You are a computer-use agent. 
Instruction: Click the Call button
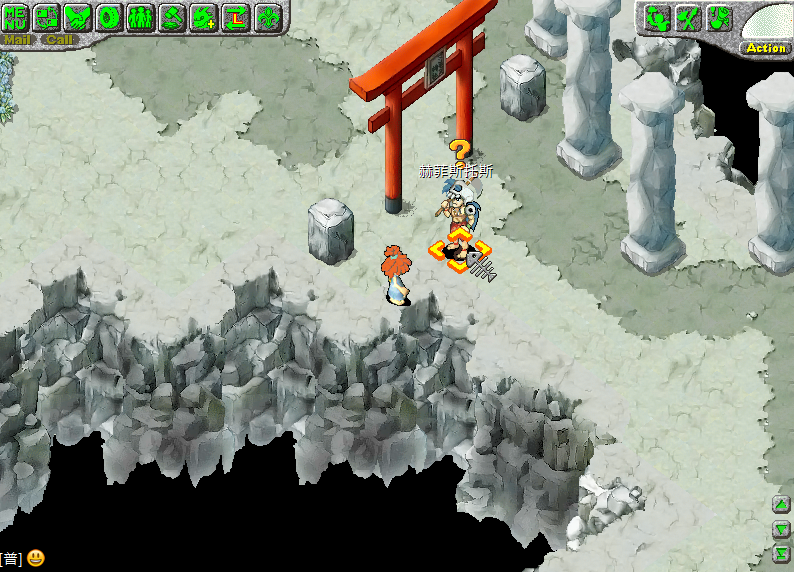60,40
